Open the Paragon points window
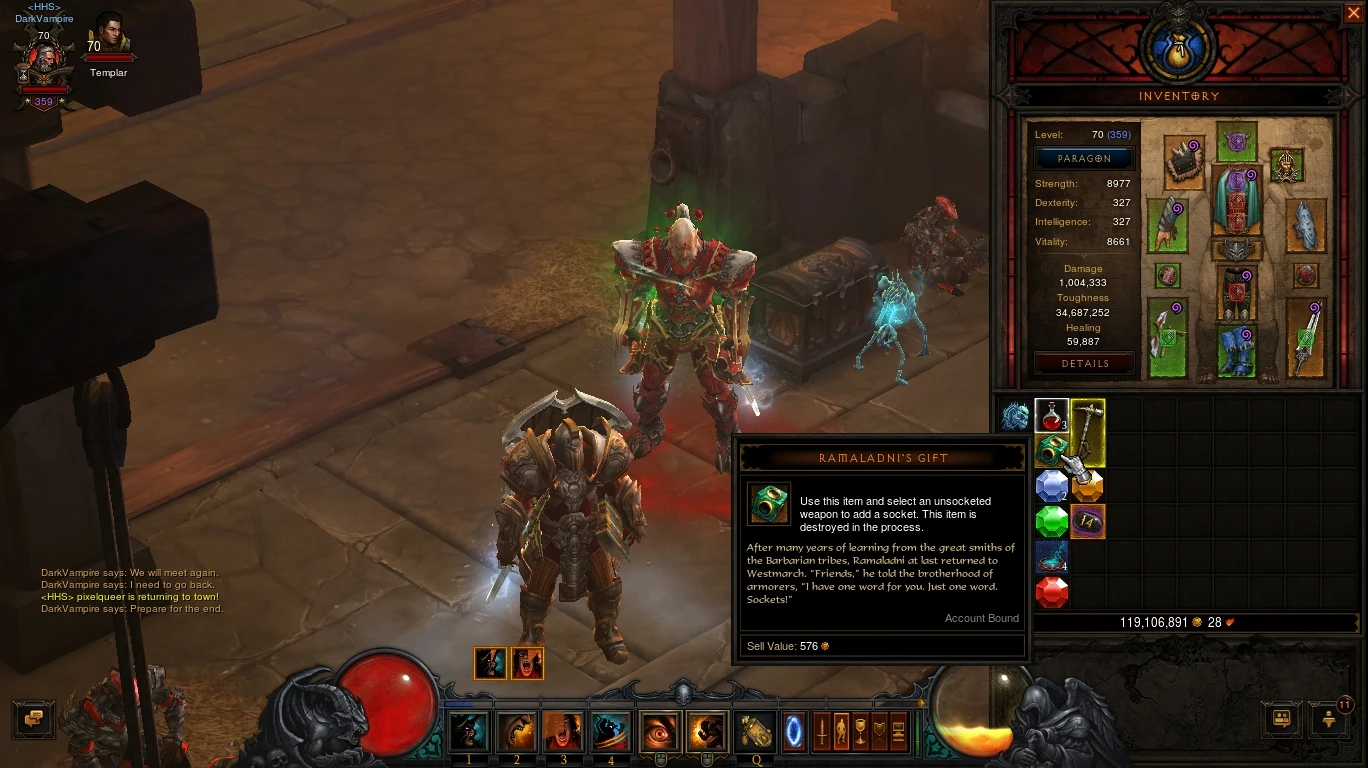Image resolution: width=1368 pixels, height=768 pixels. (x=1085, y=159)
